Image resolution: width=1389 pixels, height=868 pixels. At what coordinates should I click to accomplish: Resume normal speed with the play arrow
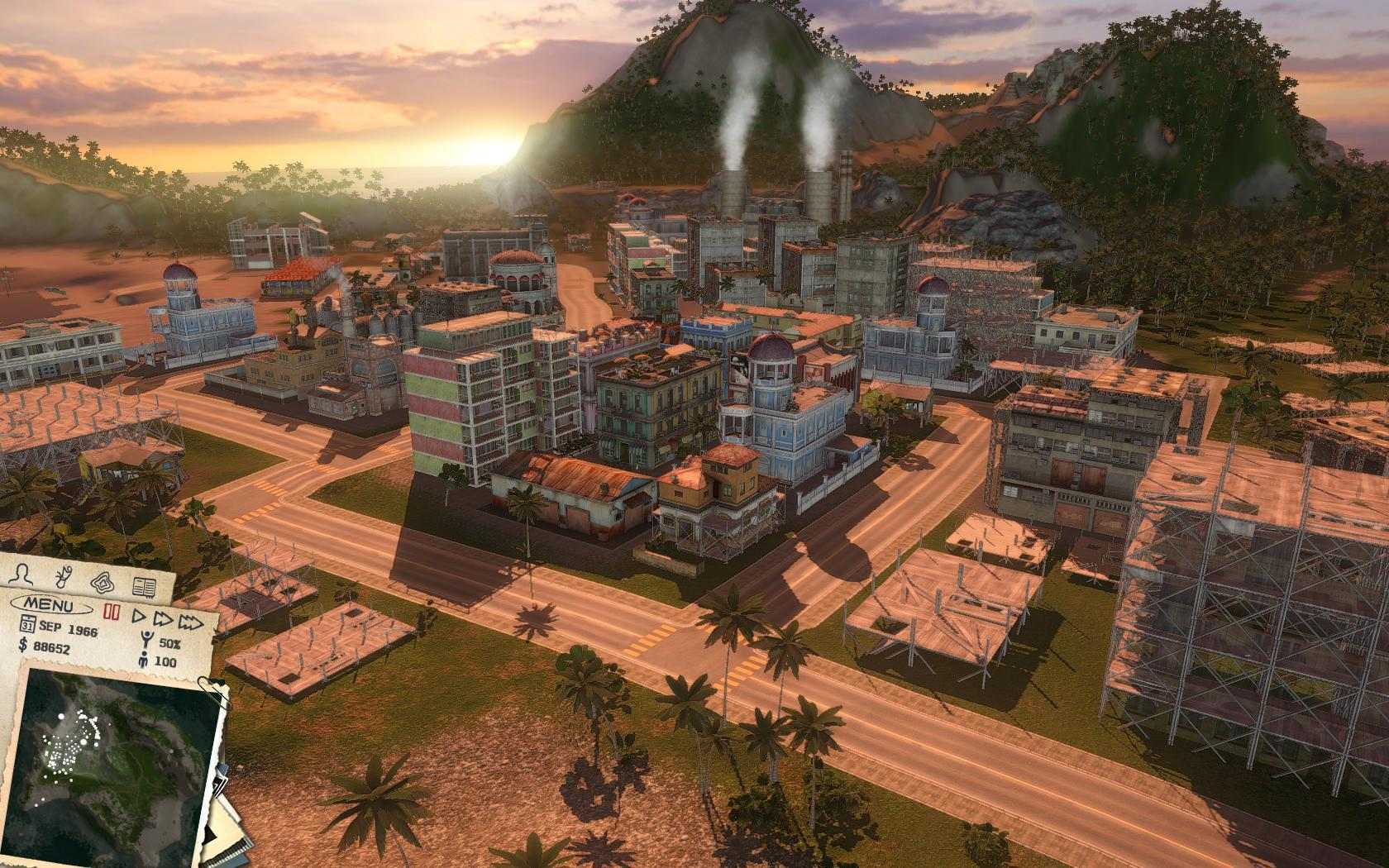click(x=137, y=616)
